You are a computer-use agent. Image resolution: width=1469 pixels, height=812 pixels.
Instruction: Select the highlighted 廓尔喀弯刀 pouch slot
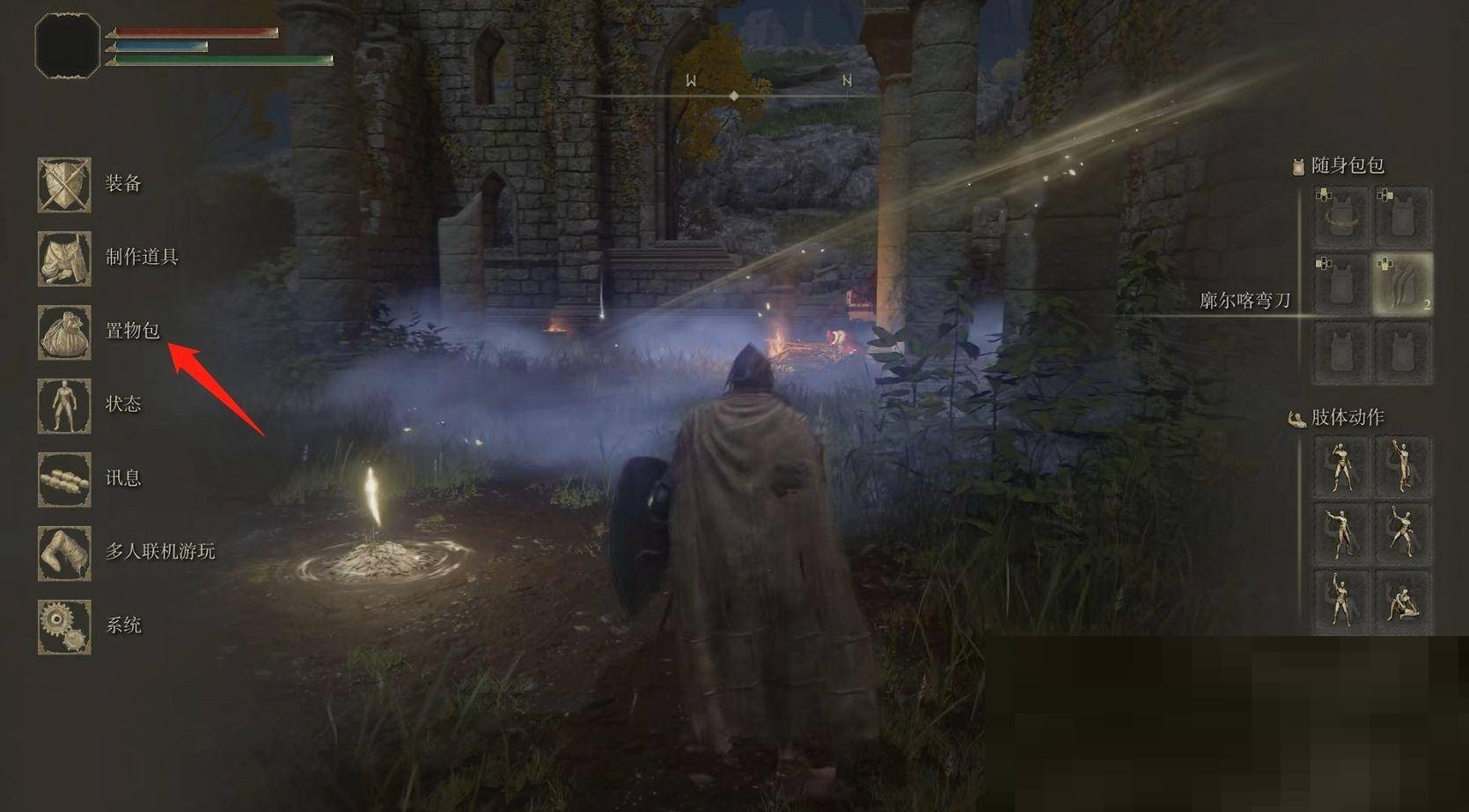pyautogui.click(x=1402, y=284)
